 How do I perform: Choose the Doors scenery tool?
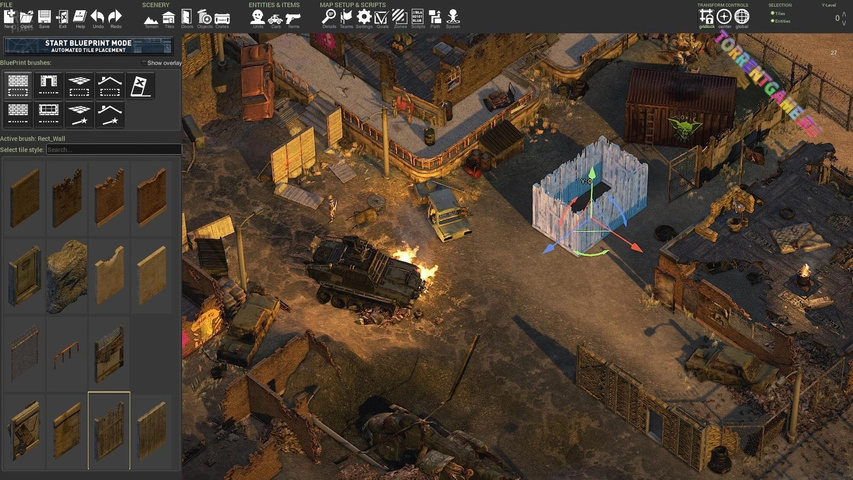pyautogui.click(x=186, y=18)
